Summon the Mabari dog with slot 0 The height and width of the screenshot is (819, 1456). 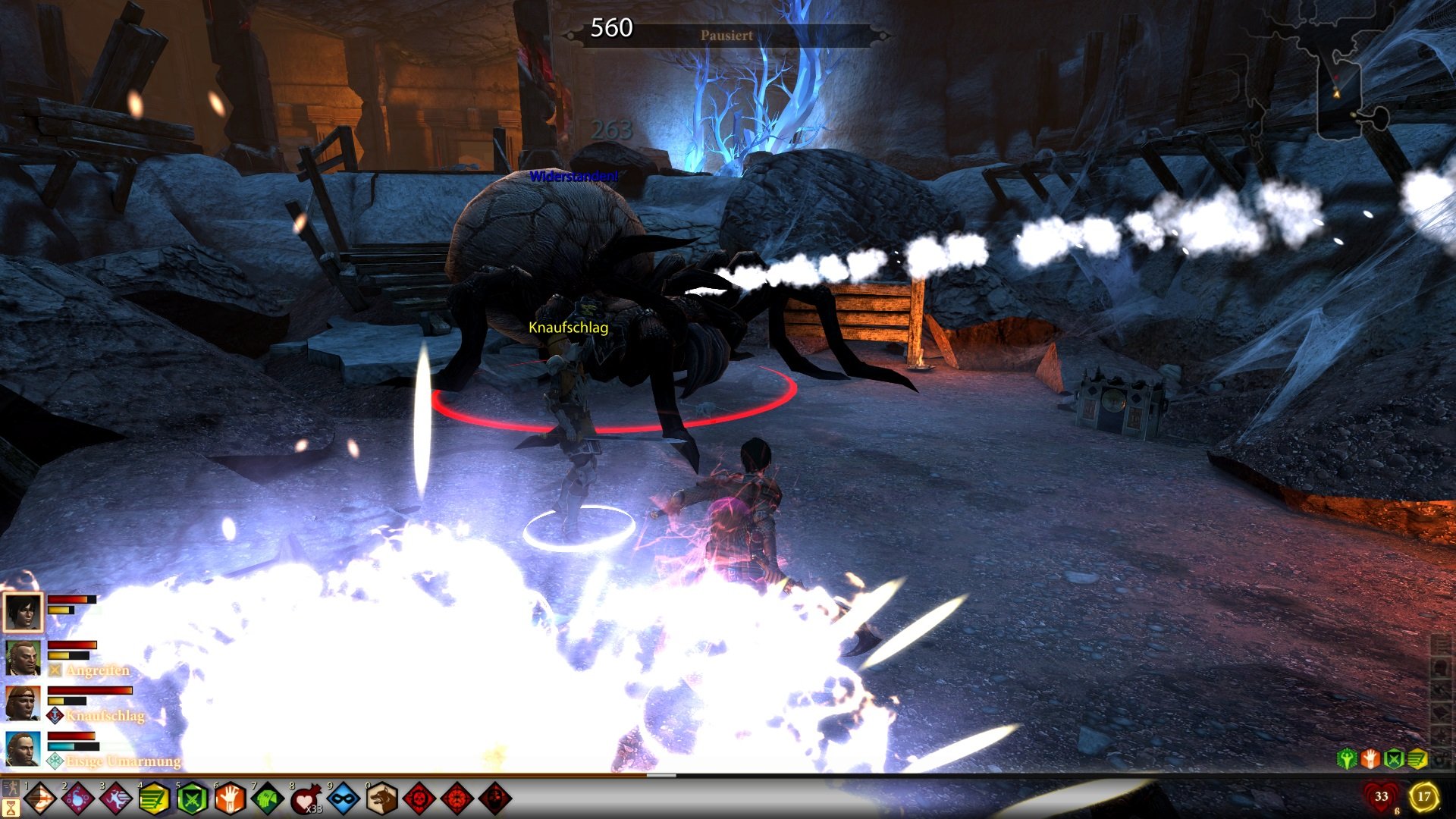click(382, 797)
